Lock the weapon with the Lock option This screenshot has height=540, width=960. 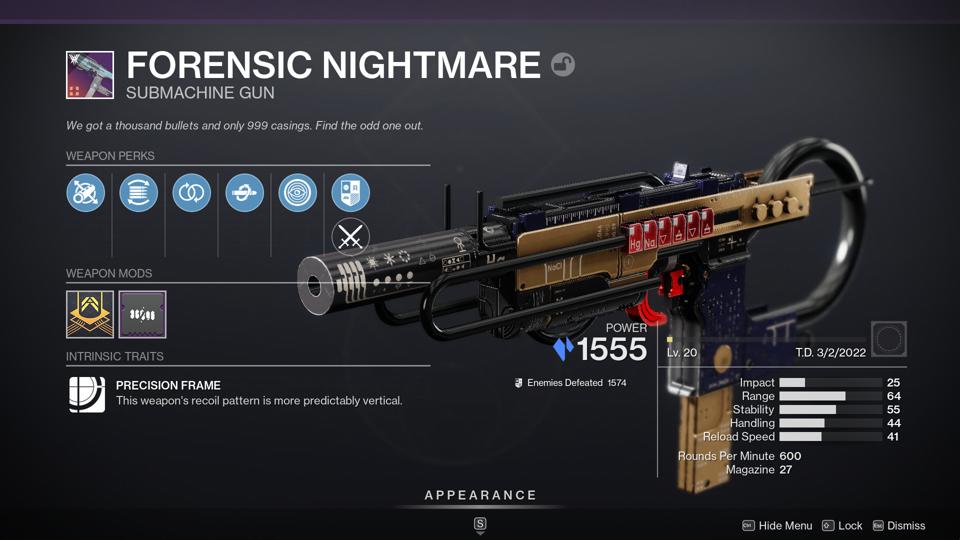pyautogui.click(x=842, y=526)
